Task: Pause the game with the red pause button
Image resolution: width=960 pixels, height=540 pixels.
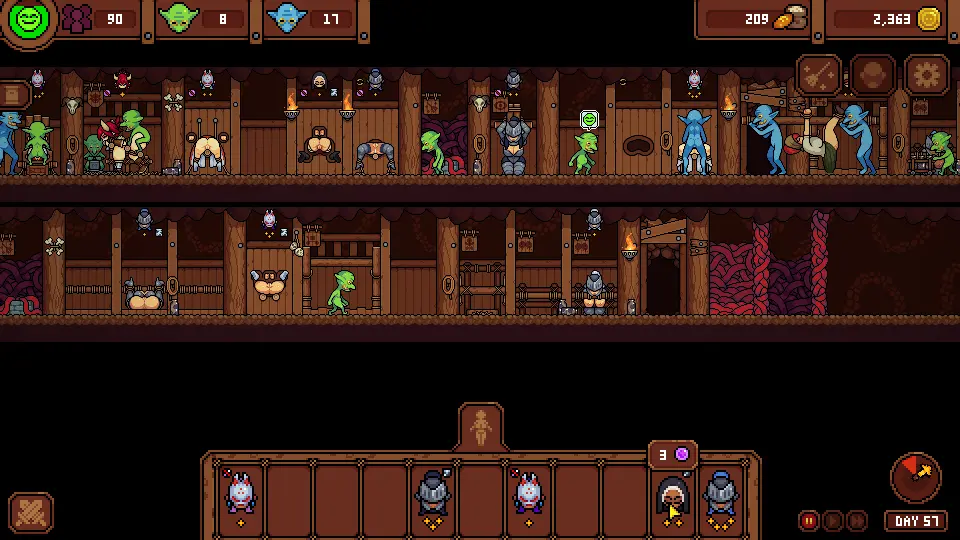Action: click(809, 520)
